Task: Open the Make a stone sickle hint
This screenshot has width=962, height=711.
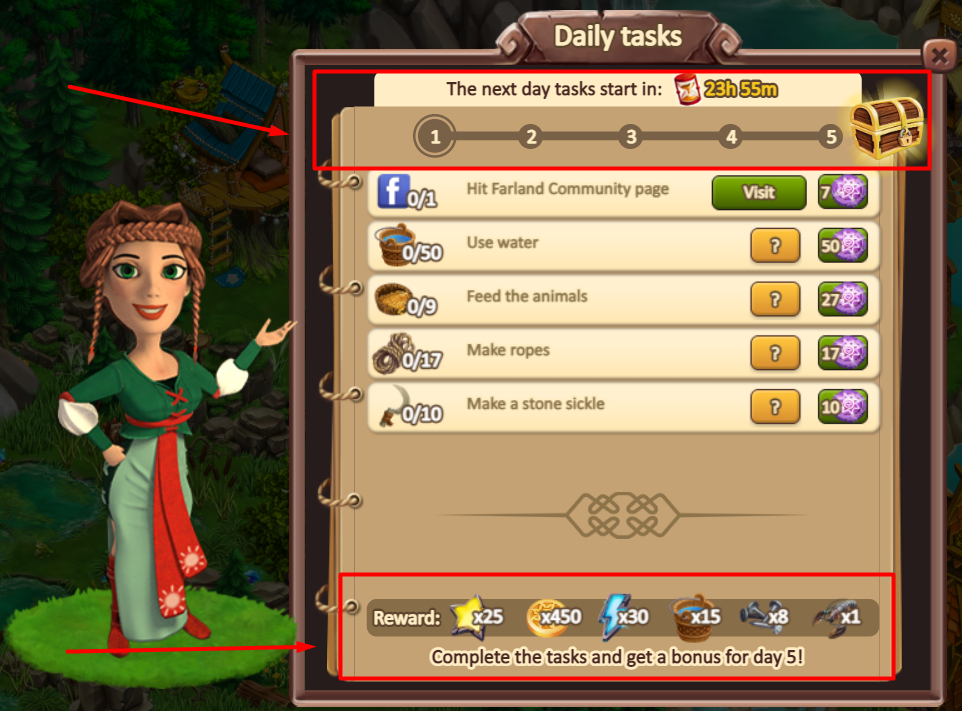Action: point(775,406)
